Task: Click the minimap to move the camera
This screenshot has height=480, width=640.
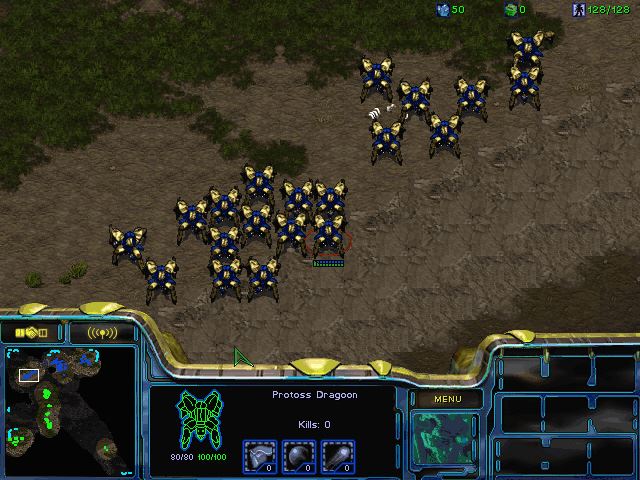Action: [68, 410]
